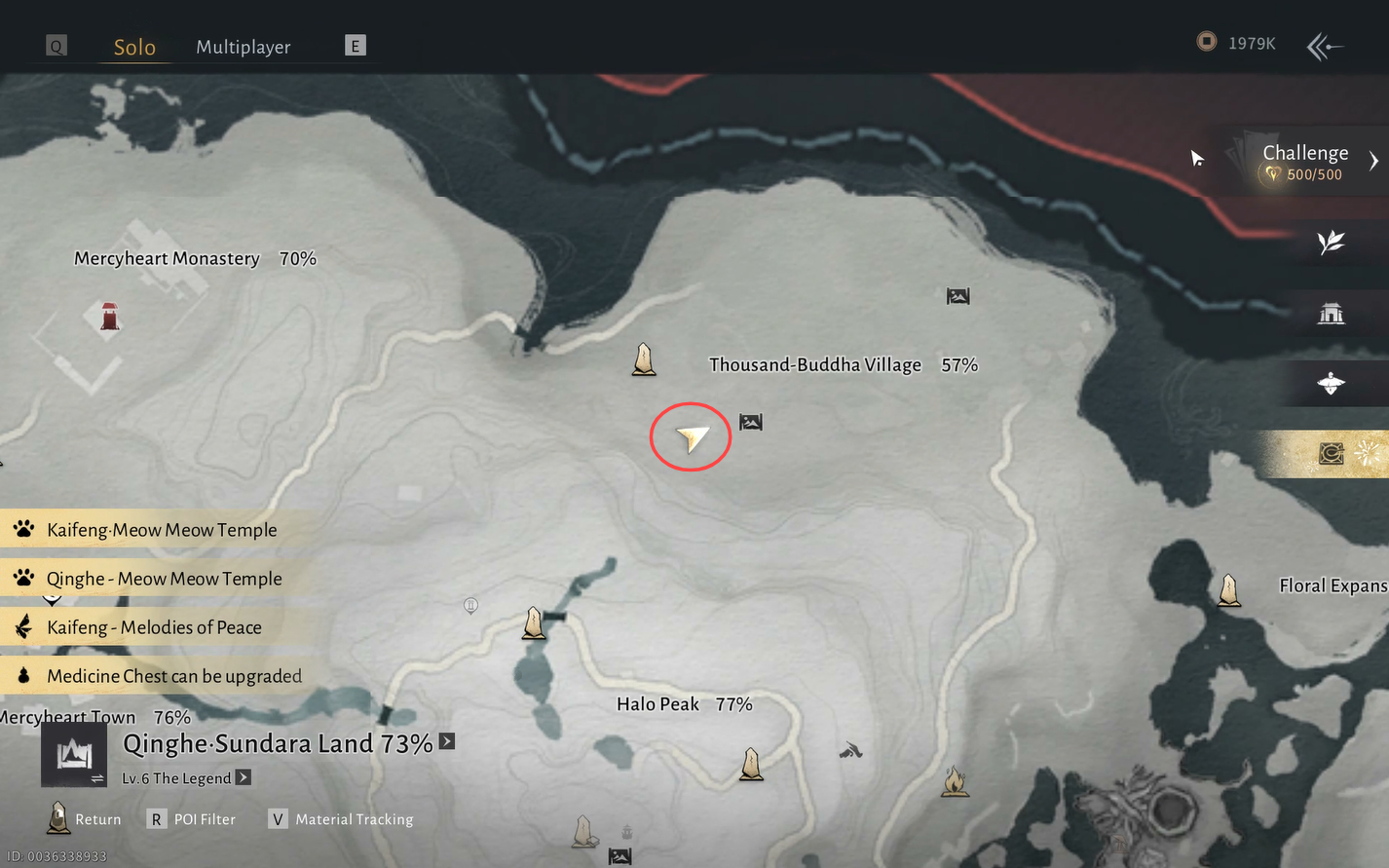Select the leaf sprig icon in side panel

point(1331,242)
